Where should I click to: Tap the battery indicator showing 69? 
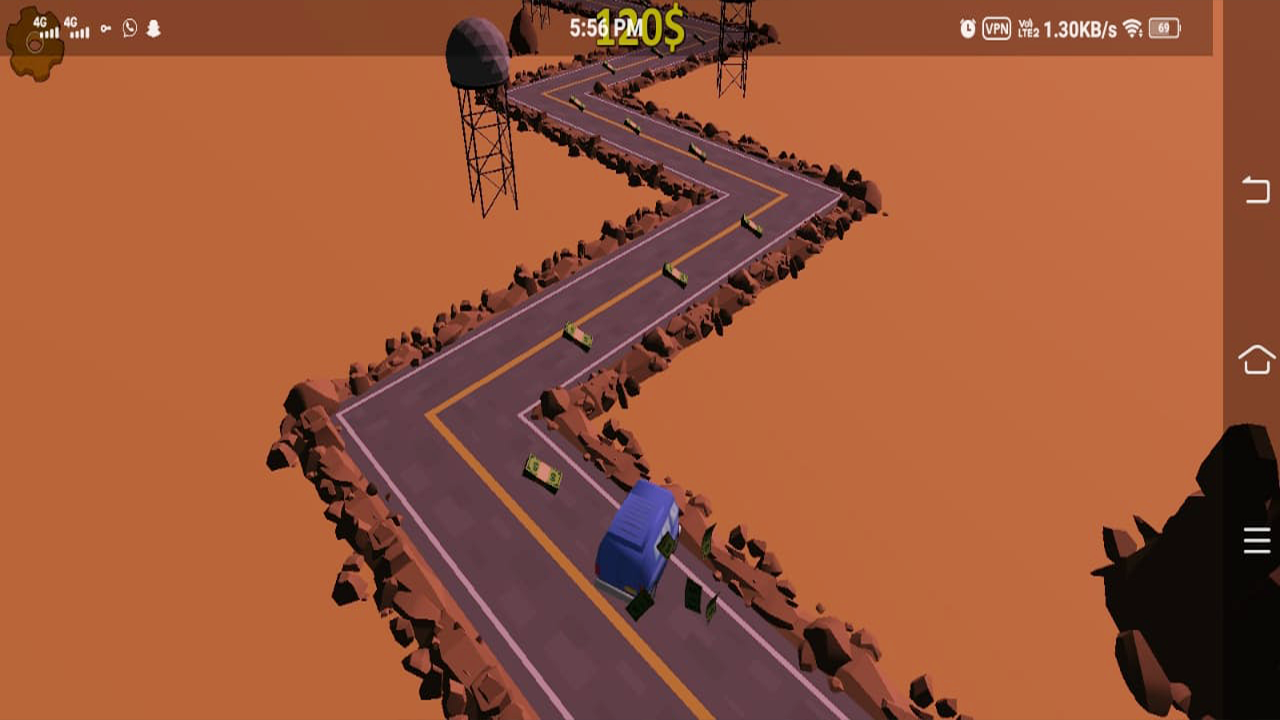(x=1163, y=28)
